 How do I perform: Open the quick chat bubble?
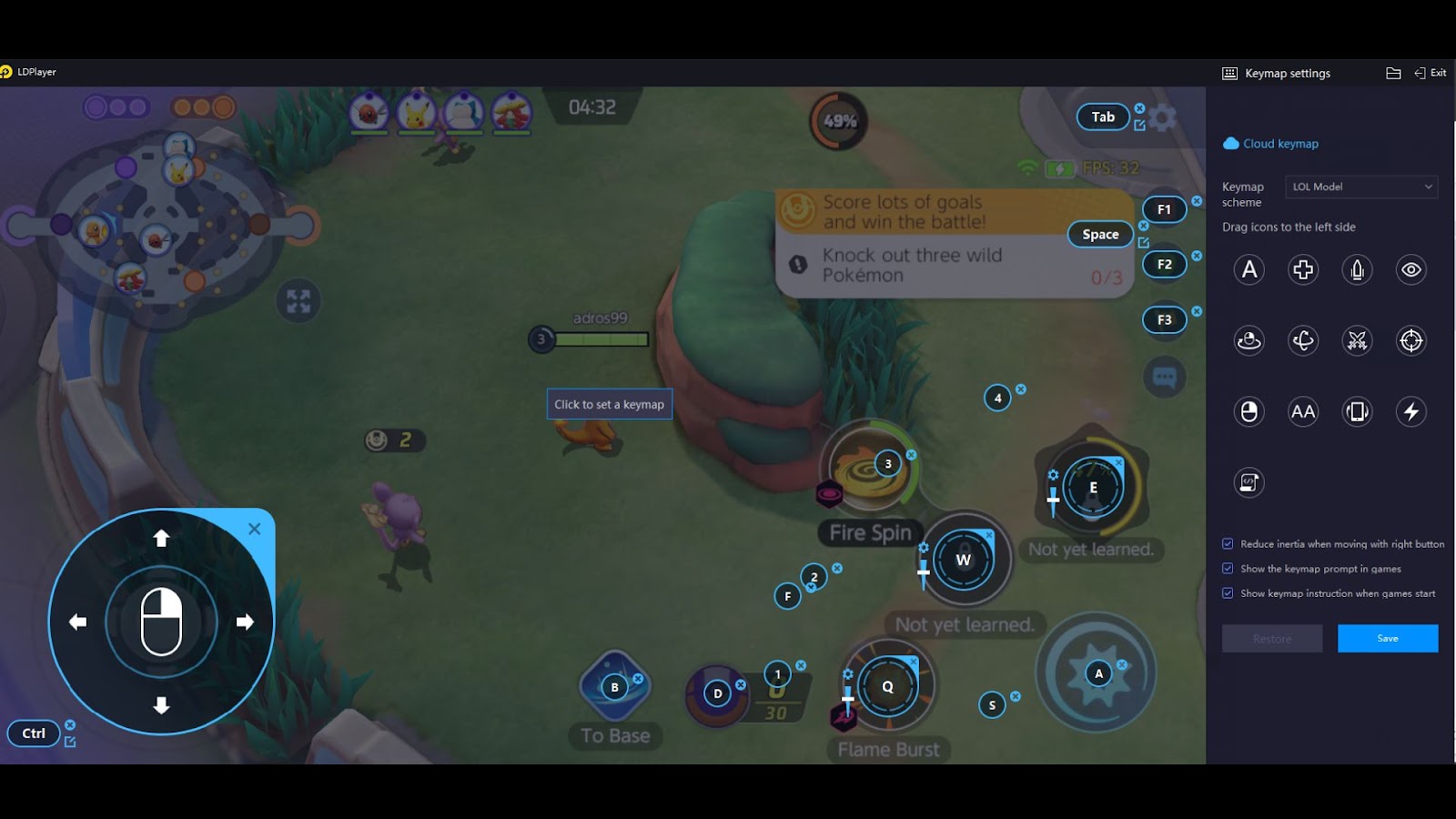[x=1165, y=377]
